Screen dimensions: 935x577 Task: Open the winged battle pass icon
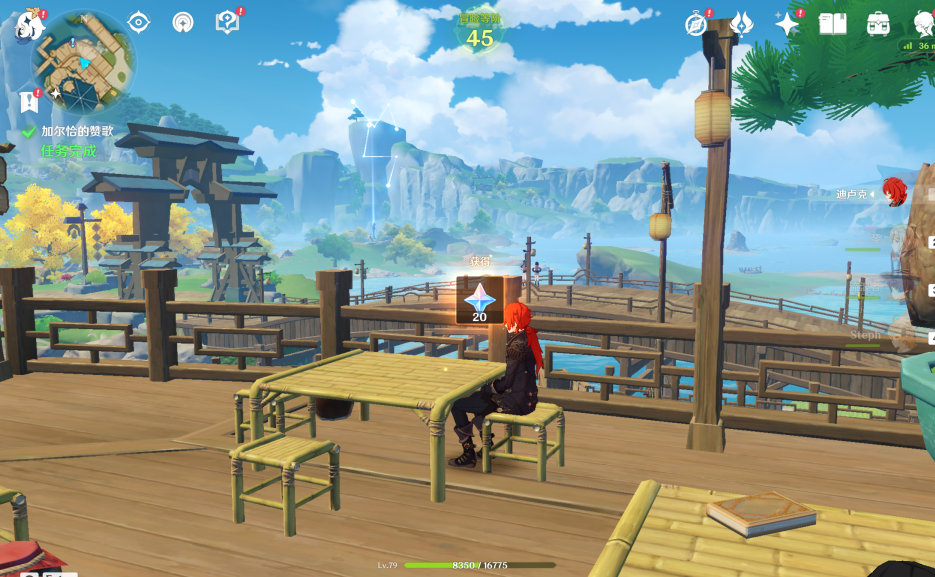741,24
